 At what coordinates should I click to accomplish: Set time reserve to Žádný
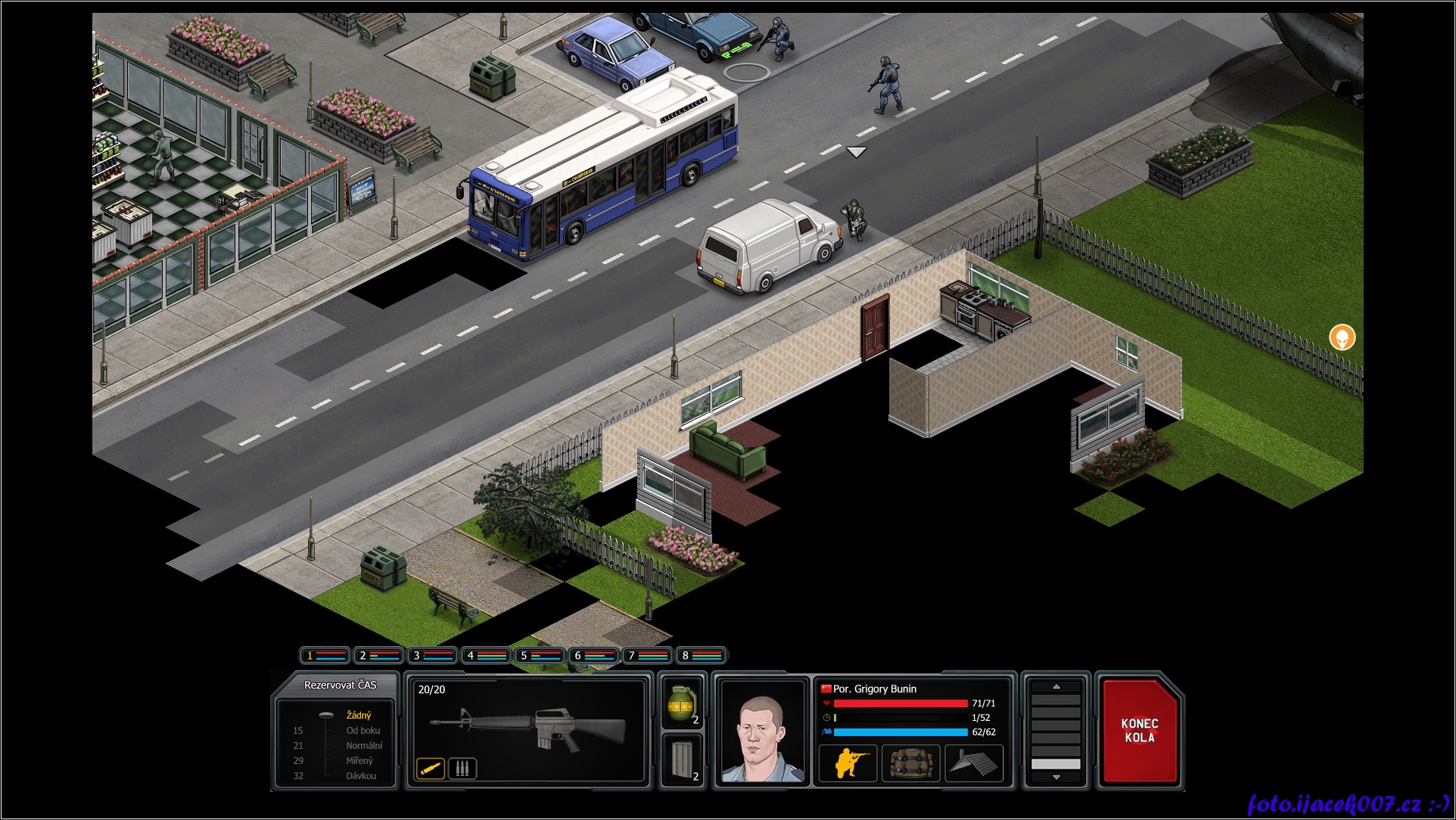(x=358, y=715)
